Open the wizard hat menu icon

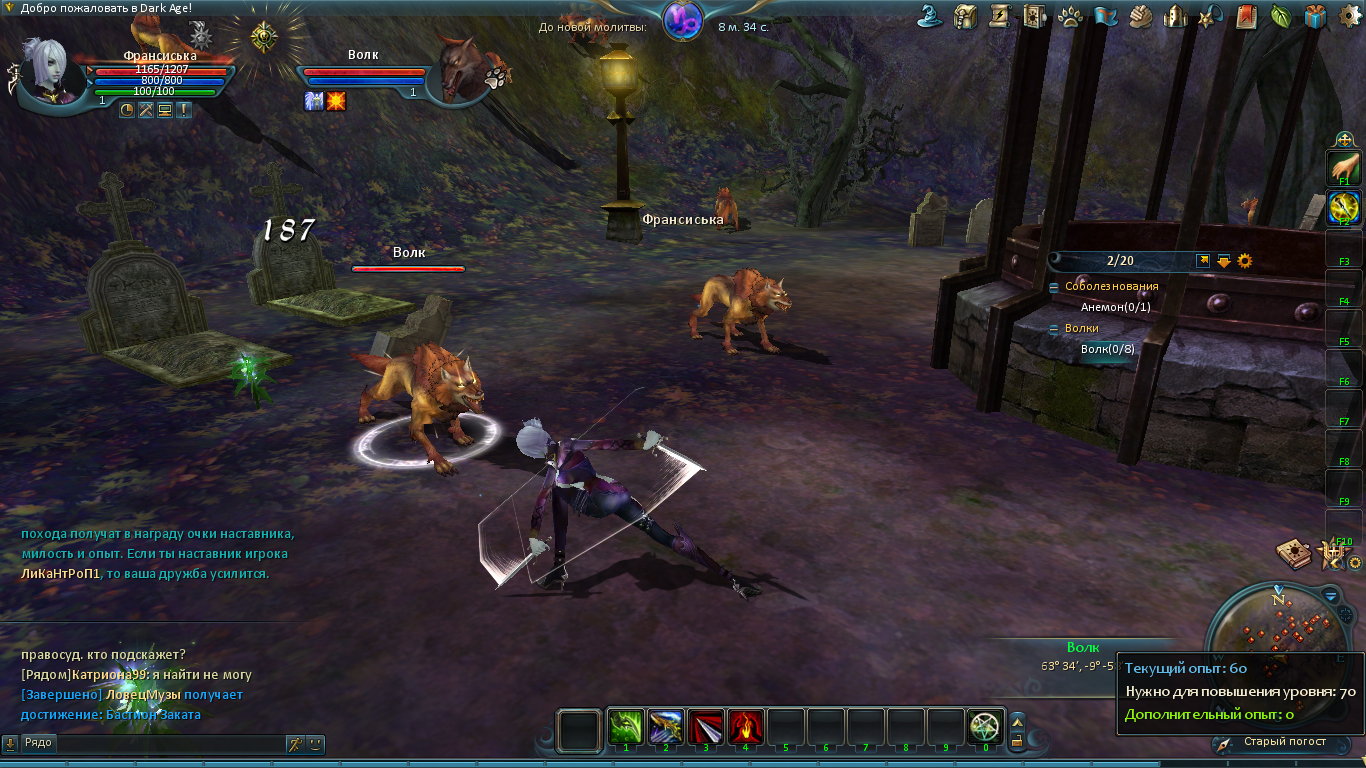pos(933,16)
